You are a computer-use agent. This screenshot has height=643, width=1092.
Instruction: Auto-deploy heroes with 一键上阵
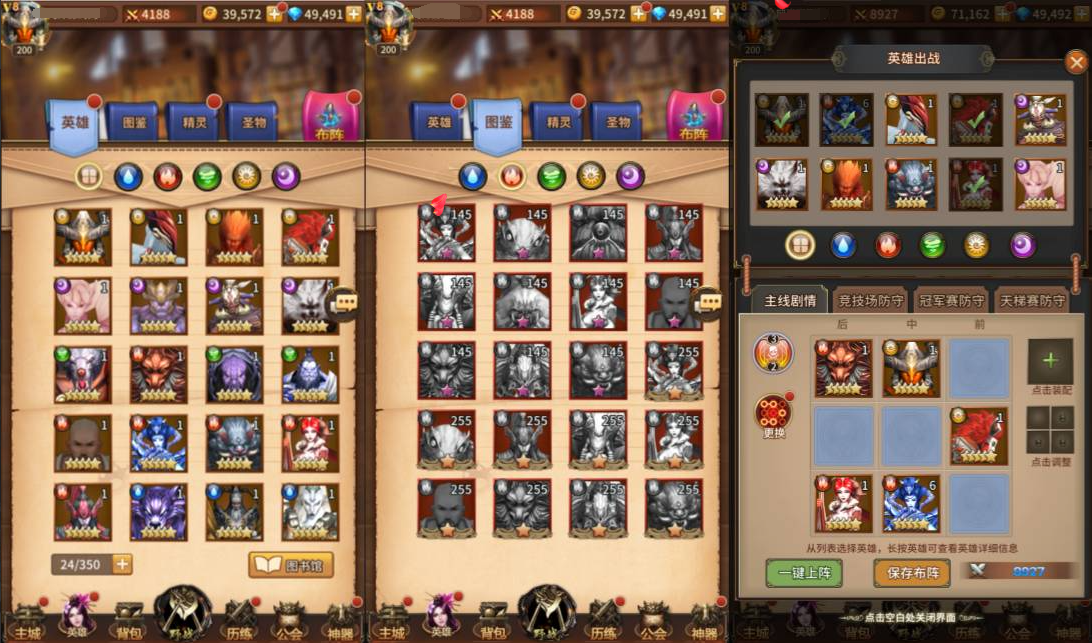[804, 572]
